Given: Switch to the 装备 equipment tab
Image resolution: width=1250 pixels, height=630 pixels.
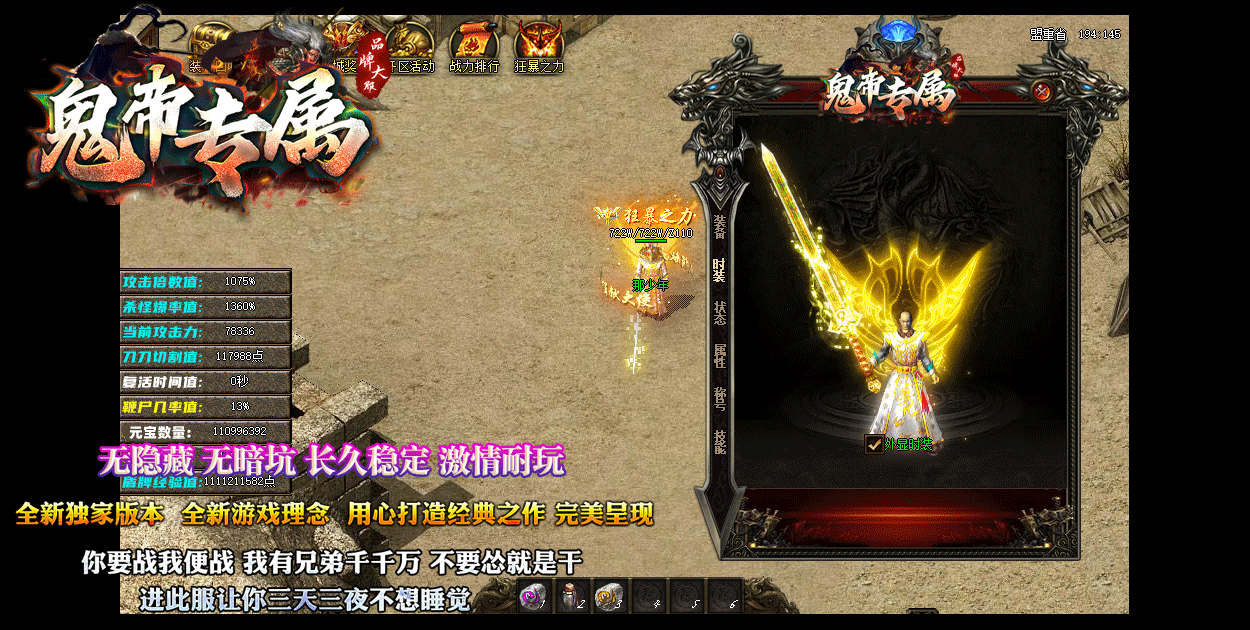Looking at the screenshot, I should click(x=719, y=228).
